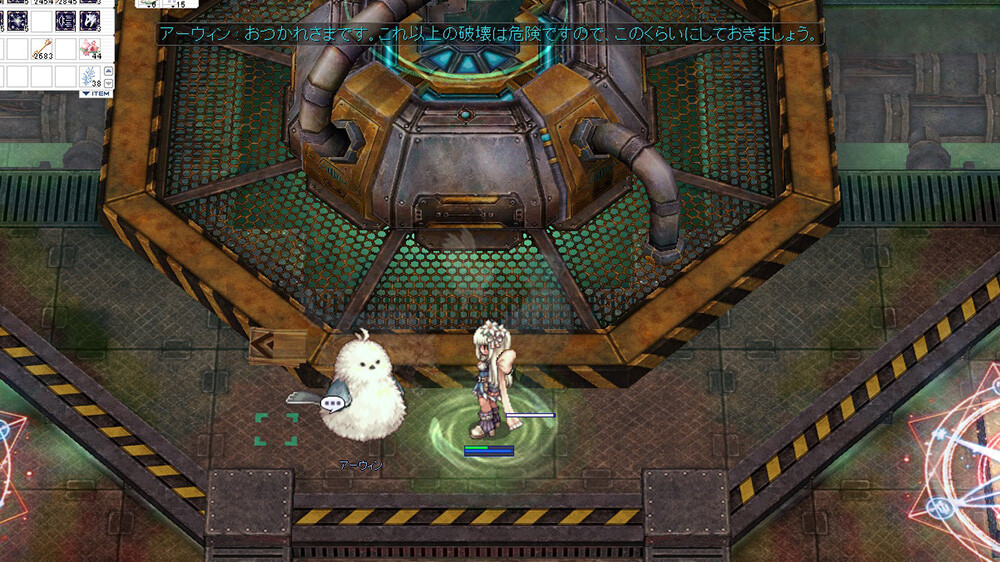
Task: Click the speech bubble beside Irwin
Action: pos(332,404)
